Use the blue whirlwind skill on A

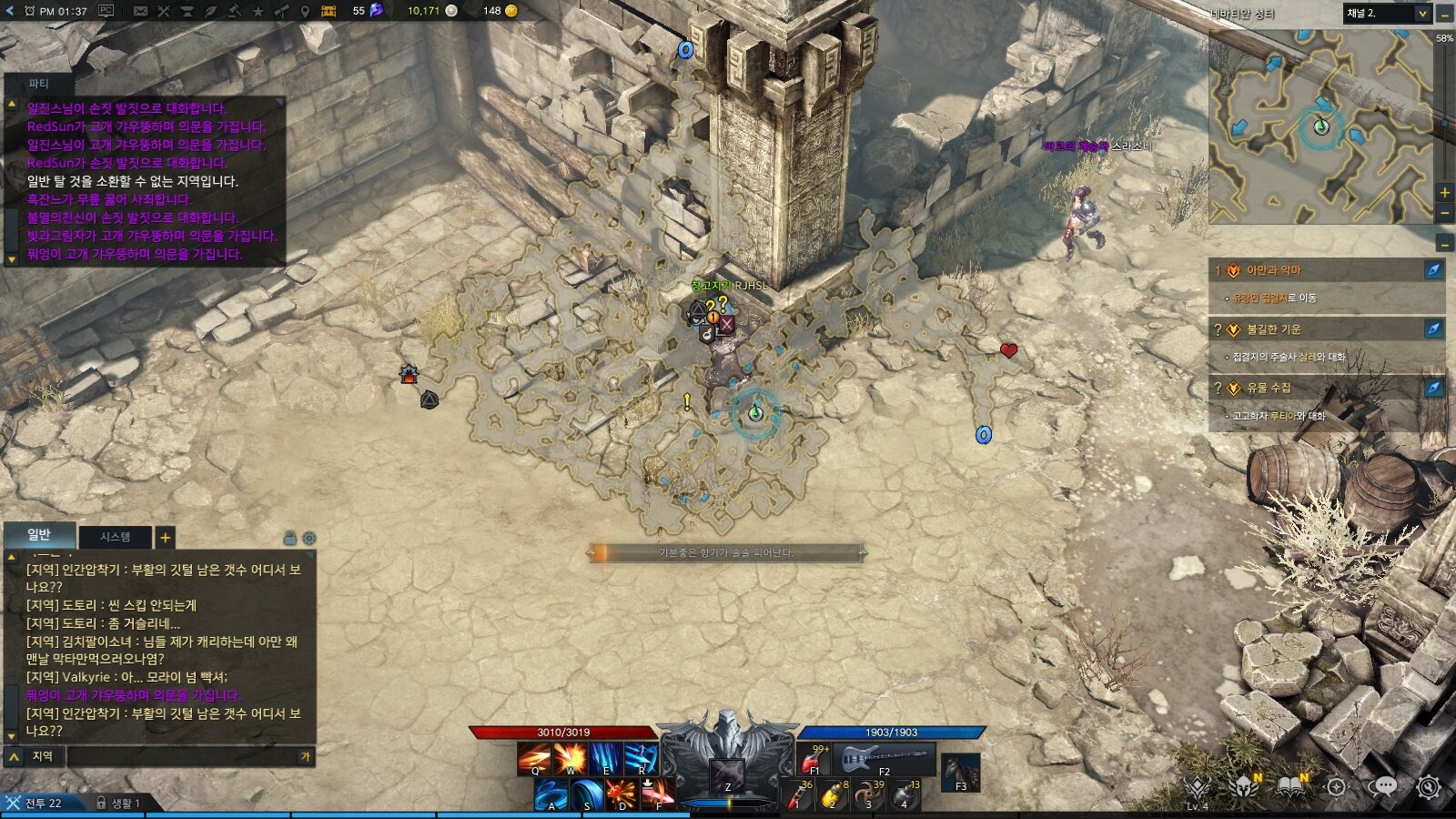point(551,794)
